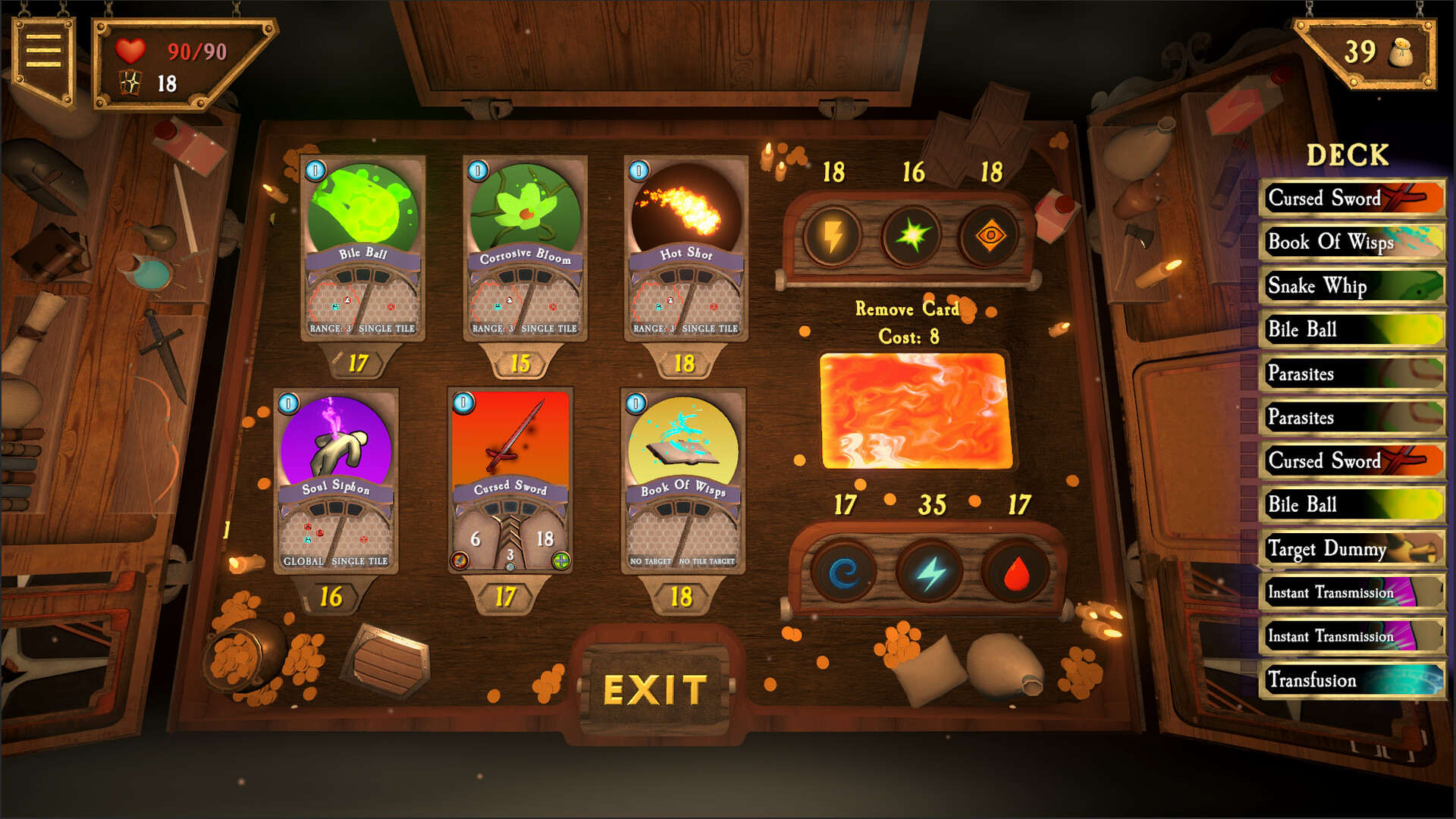The height and width of the screenshot is (819, 1456).
Task: Select Snake Whip in the Deck list
Action: tap(1351, 287)
